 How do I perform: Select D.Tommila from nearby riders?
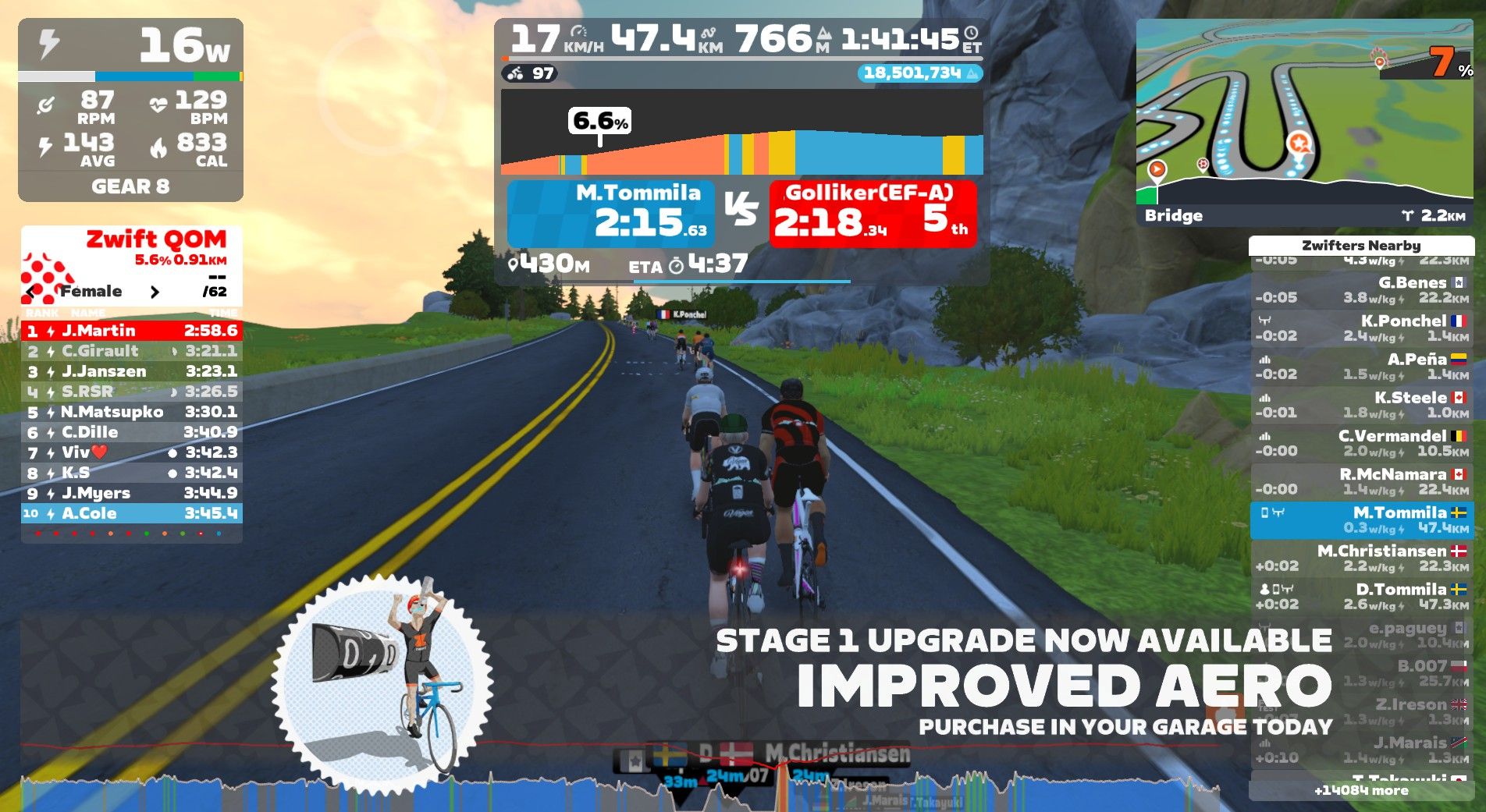[x=1361, y=597]
